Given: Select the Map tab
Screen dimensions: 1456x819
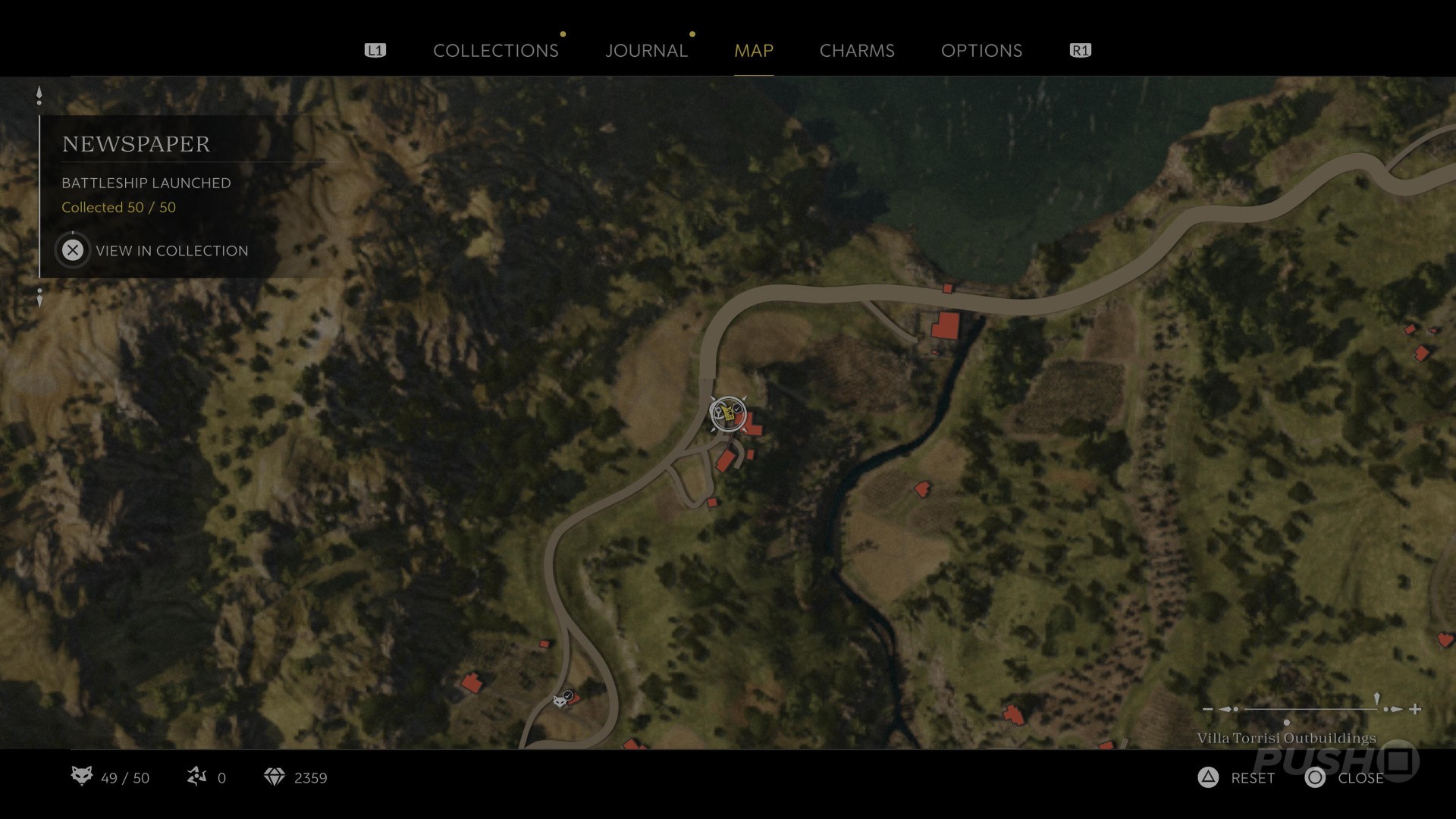Looking at the screenshot, I should [x=753, y=51].
